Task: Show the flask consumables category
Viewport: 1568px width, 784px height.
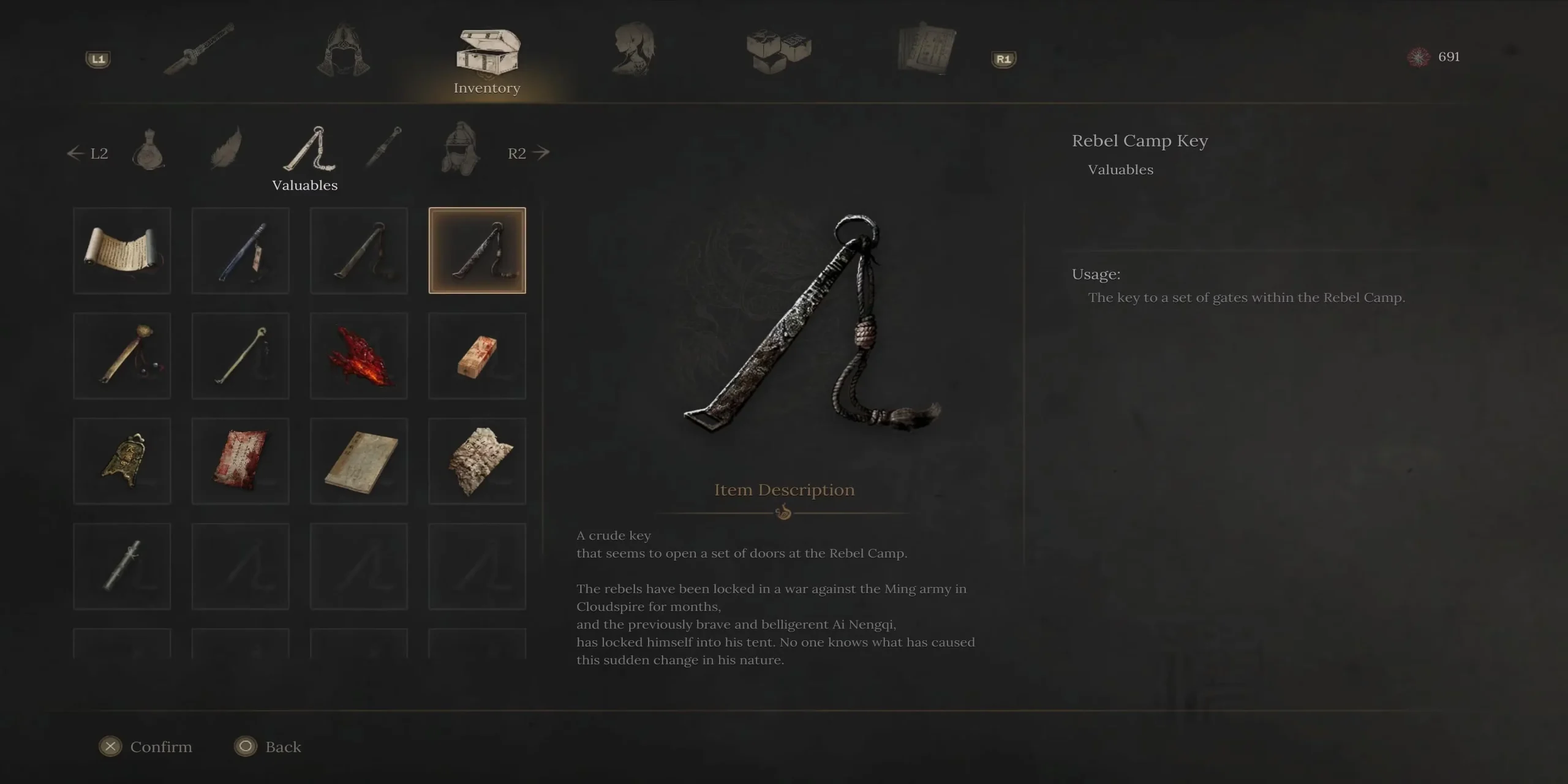Action: pos(148,150)
